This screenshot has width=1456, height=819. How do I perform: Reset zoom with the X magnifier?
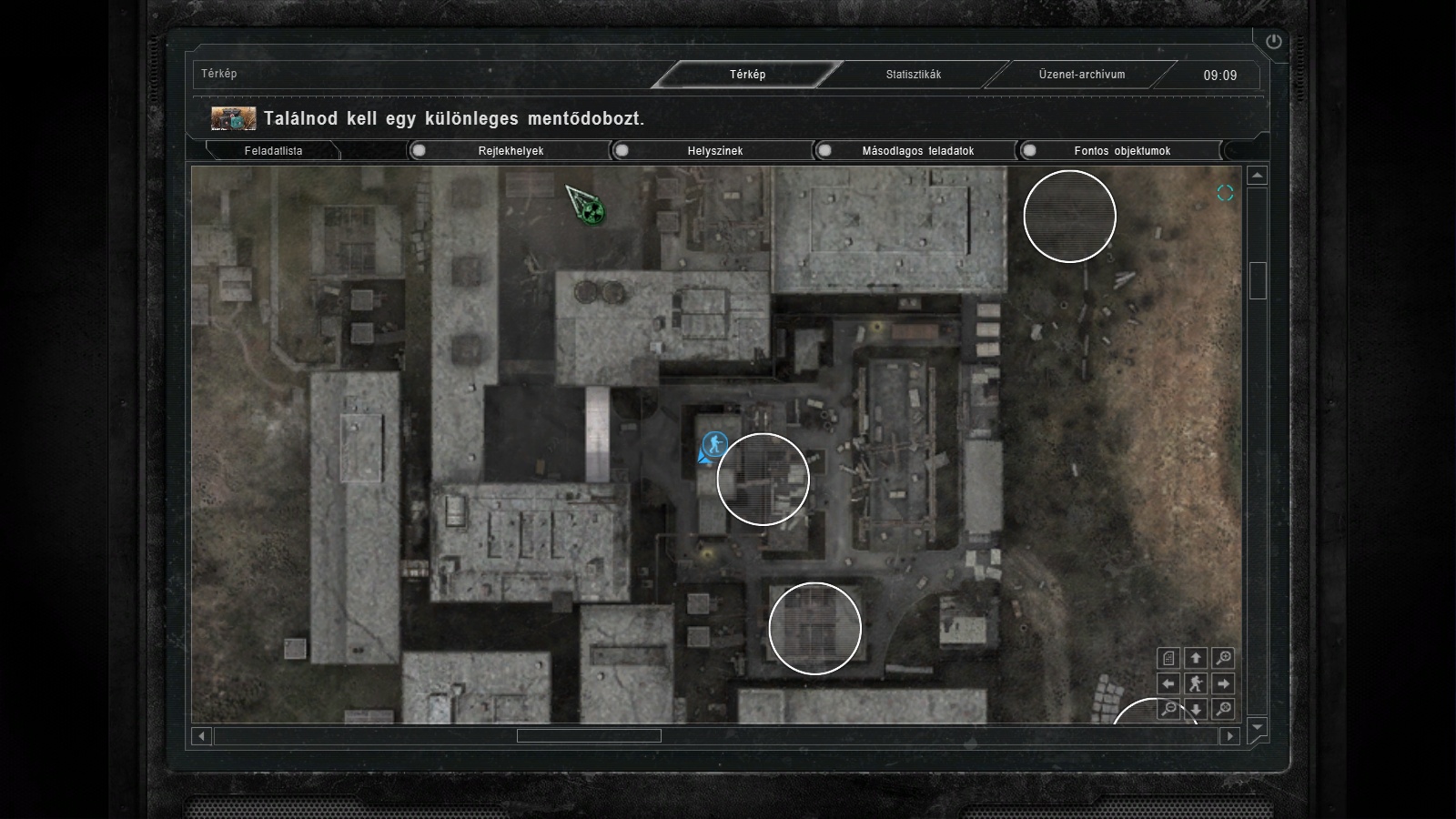pos(1223,709)
